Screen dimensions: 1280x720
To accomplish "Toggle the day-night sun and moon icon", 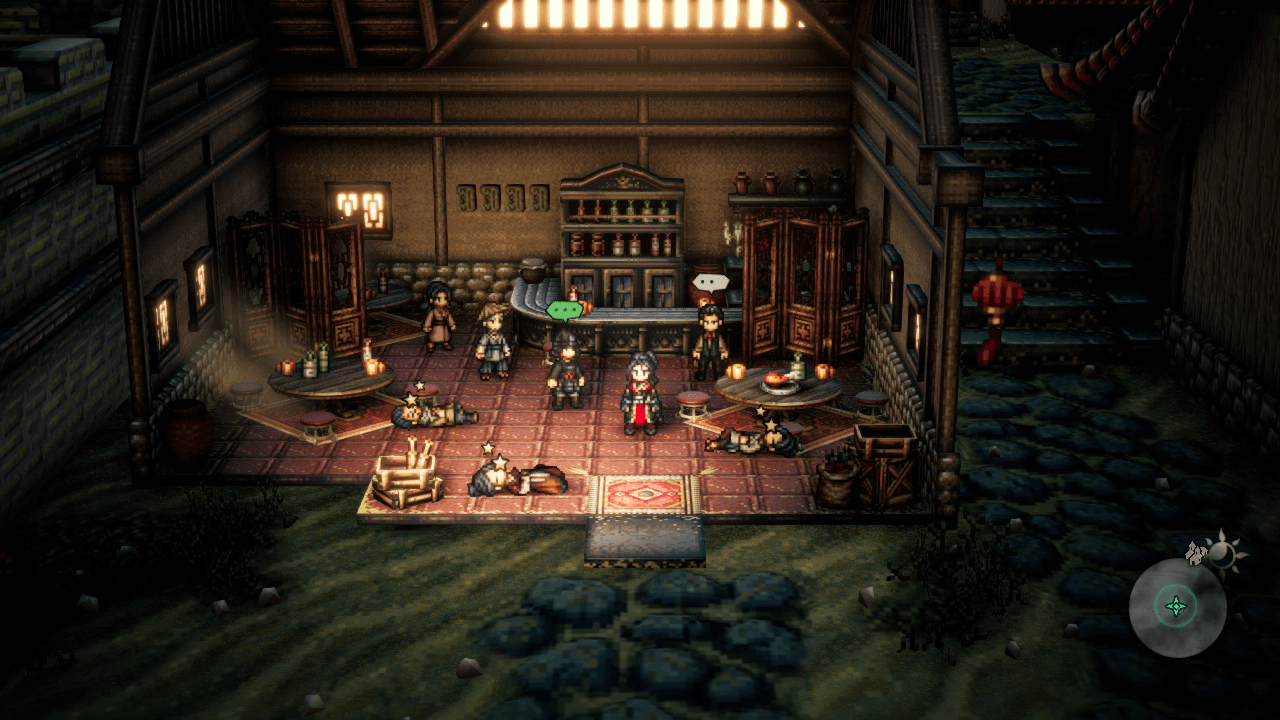I will pyautogui.click(x=1222, y=551).
